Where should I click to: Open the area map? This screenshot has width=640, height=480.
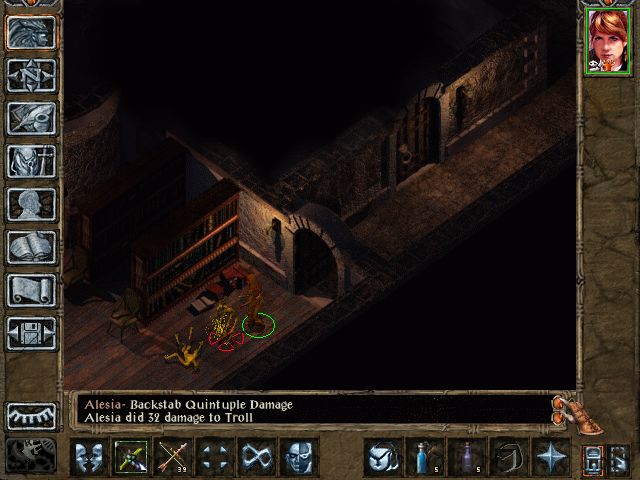click(x=31, y=75)
